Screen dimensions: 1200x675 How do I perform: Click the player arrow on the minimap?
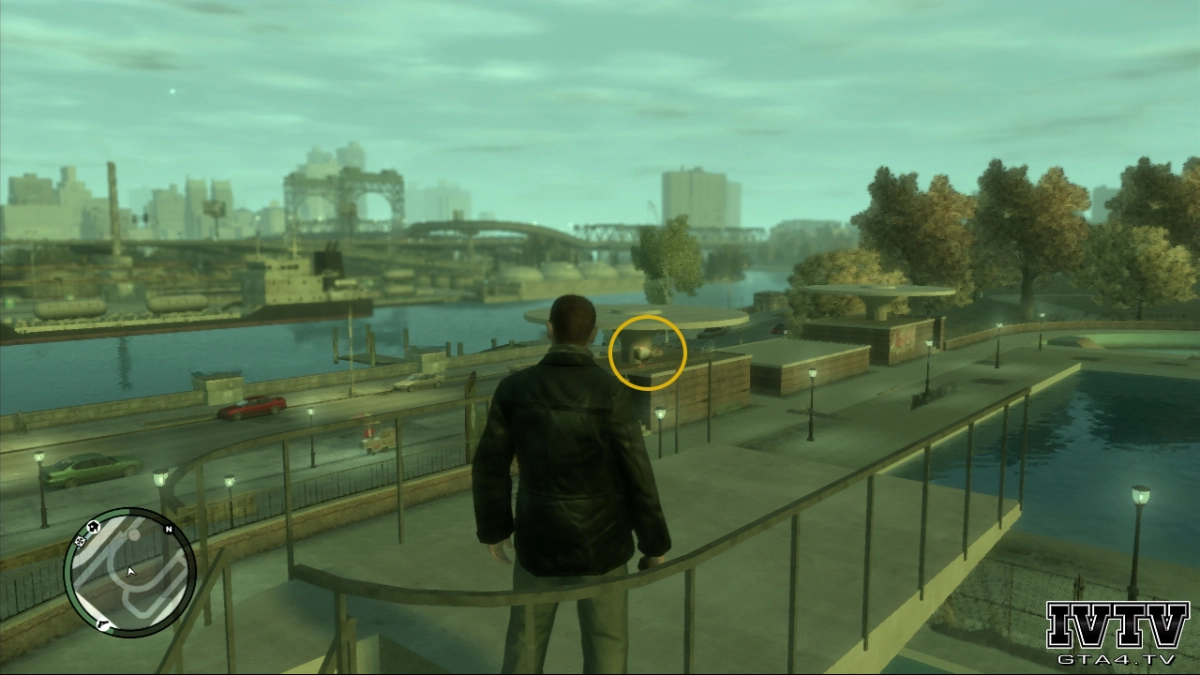coord(129,572)
